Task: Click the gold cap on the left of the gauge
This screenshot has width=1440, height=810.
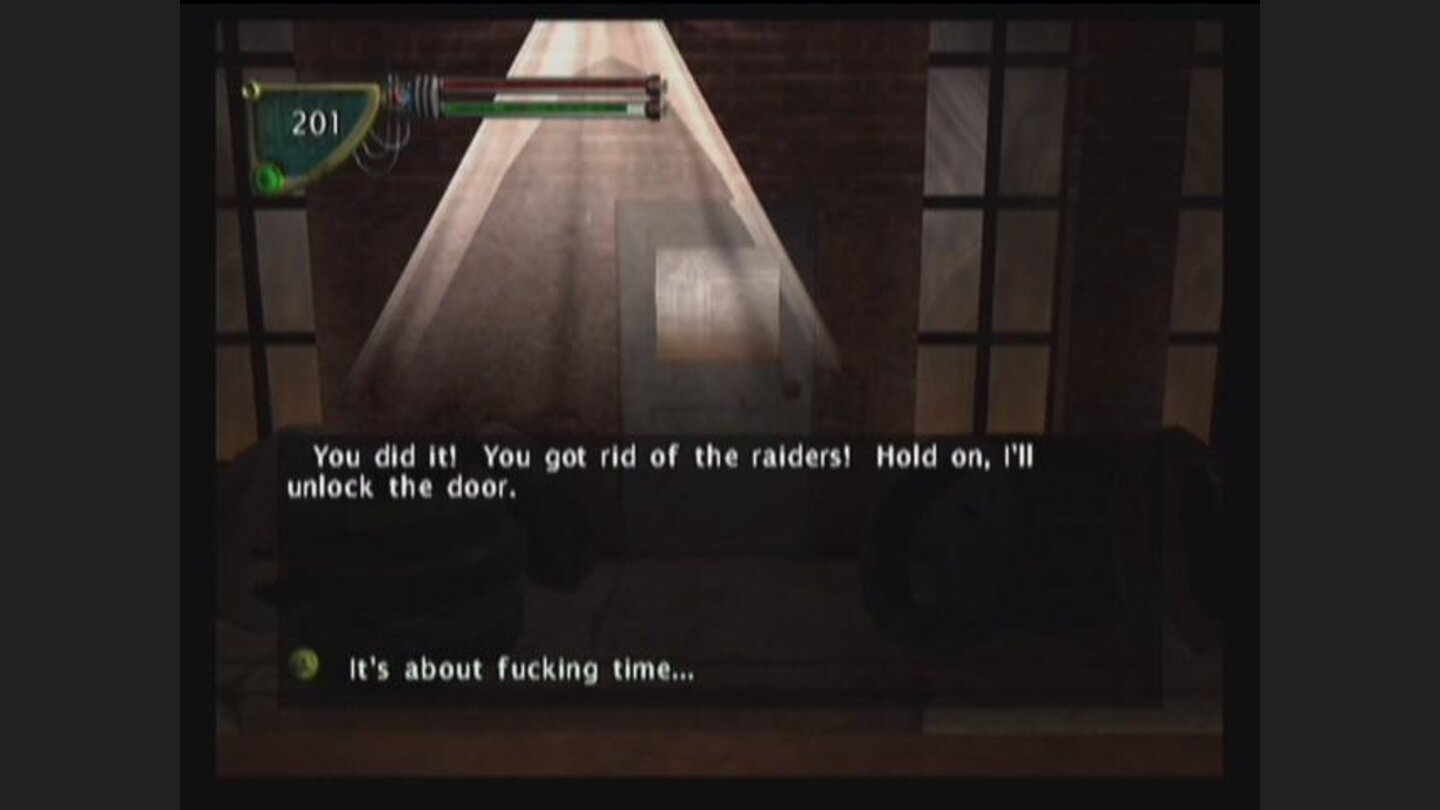Action: (x=250, y=88)
